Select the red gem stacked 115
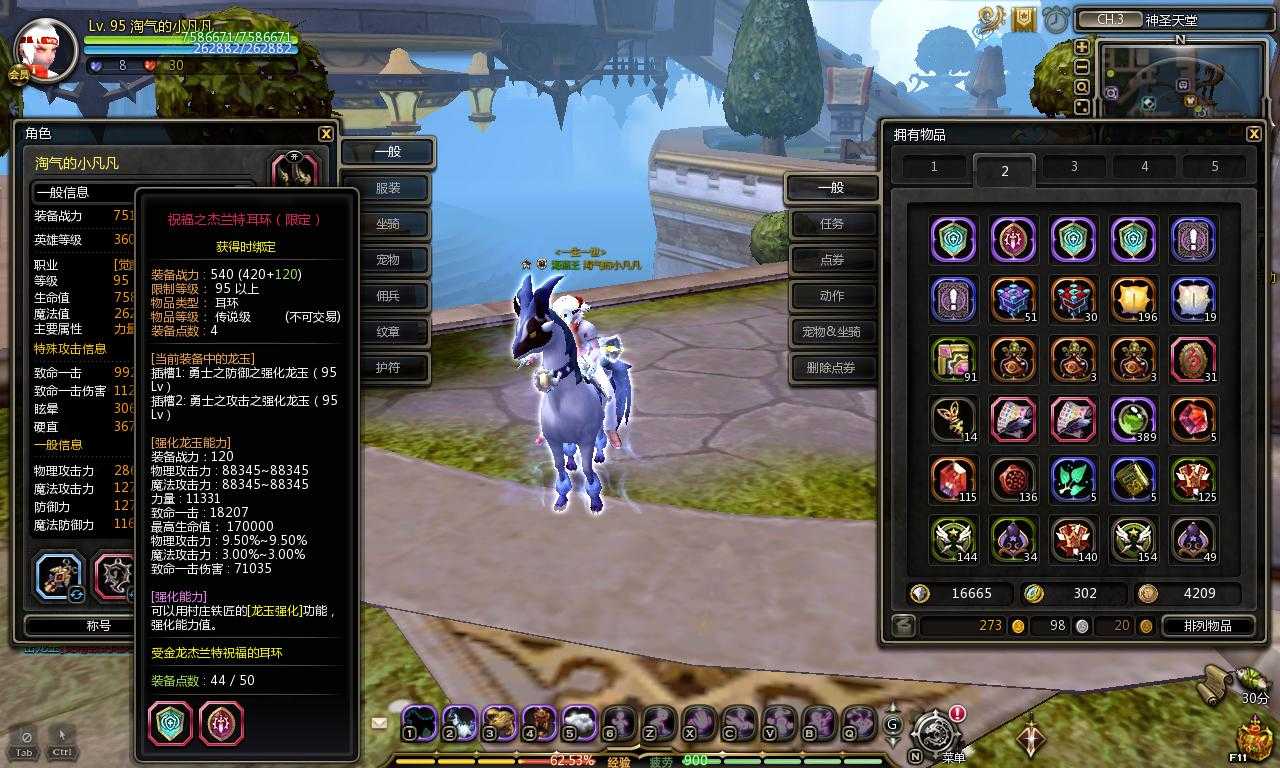The height and width of the screenshot is (768, 1280). coord(953,480)
